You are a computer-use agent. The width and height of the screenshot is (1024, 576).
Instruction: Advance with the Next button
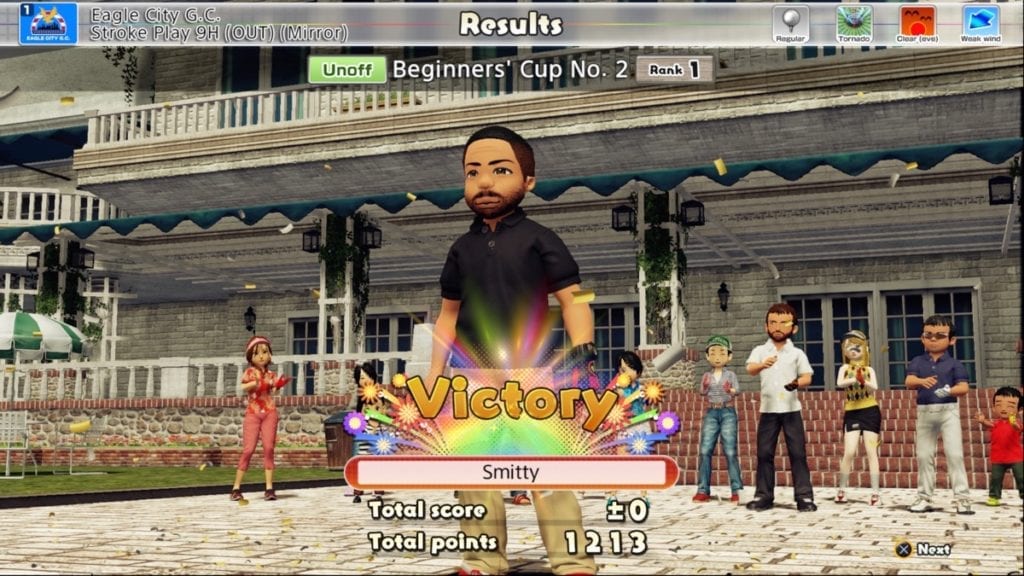pos(923,549)
